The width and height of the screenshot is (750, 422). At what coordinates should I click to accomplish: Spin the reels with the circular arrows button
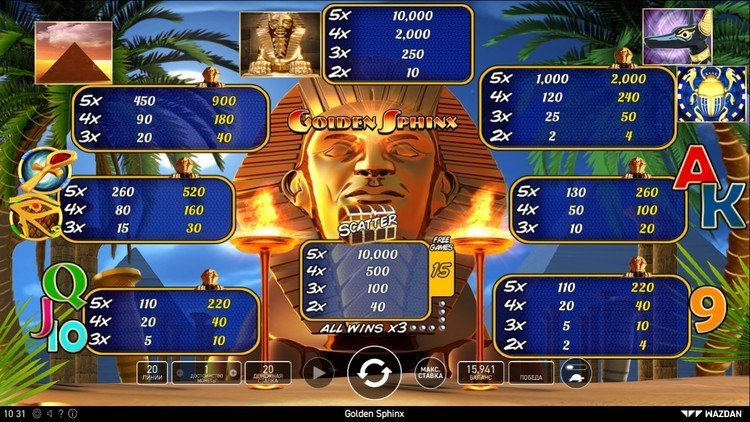coord(374,373)
